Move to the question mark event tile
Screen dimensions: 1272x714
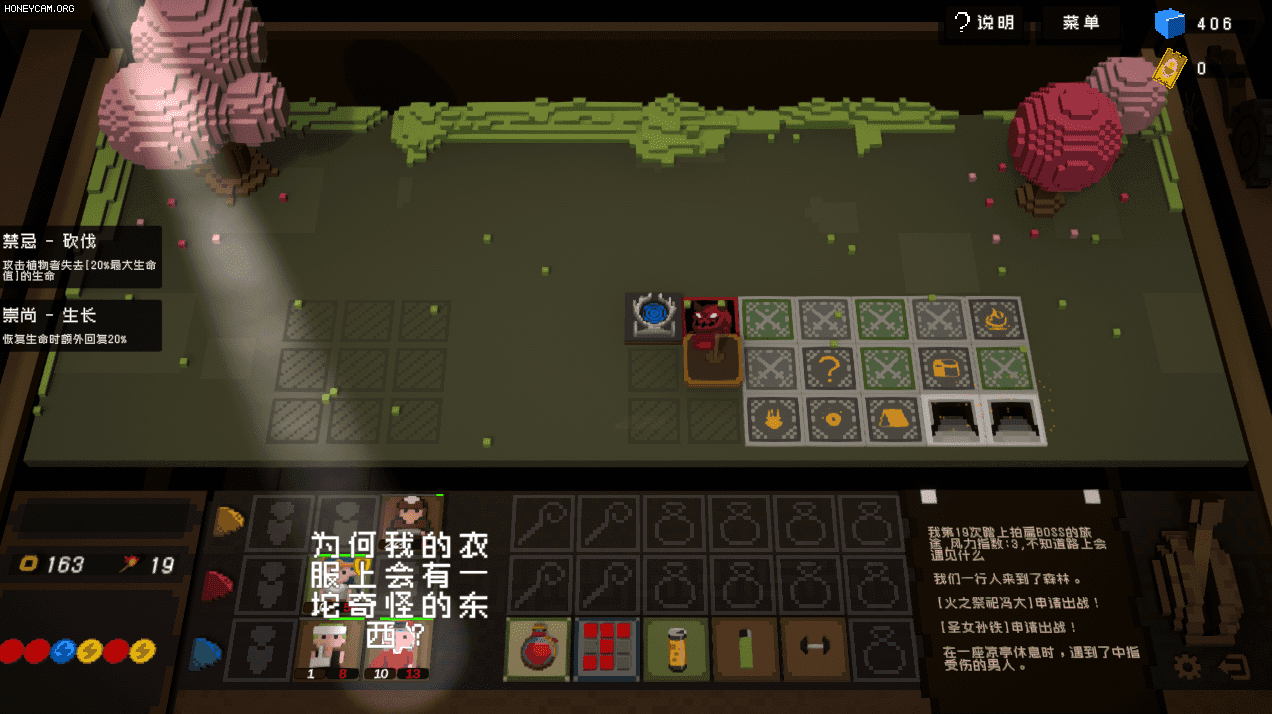pos(828,368)
